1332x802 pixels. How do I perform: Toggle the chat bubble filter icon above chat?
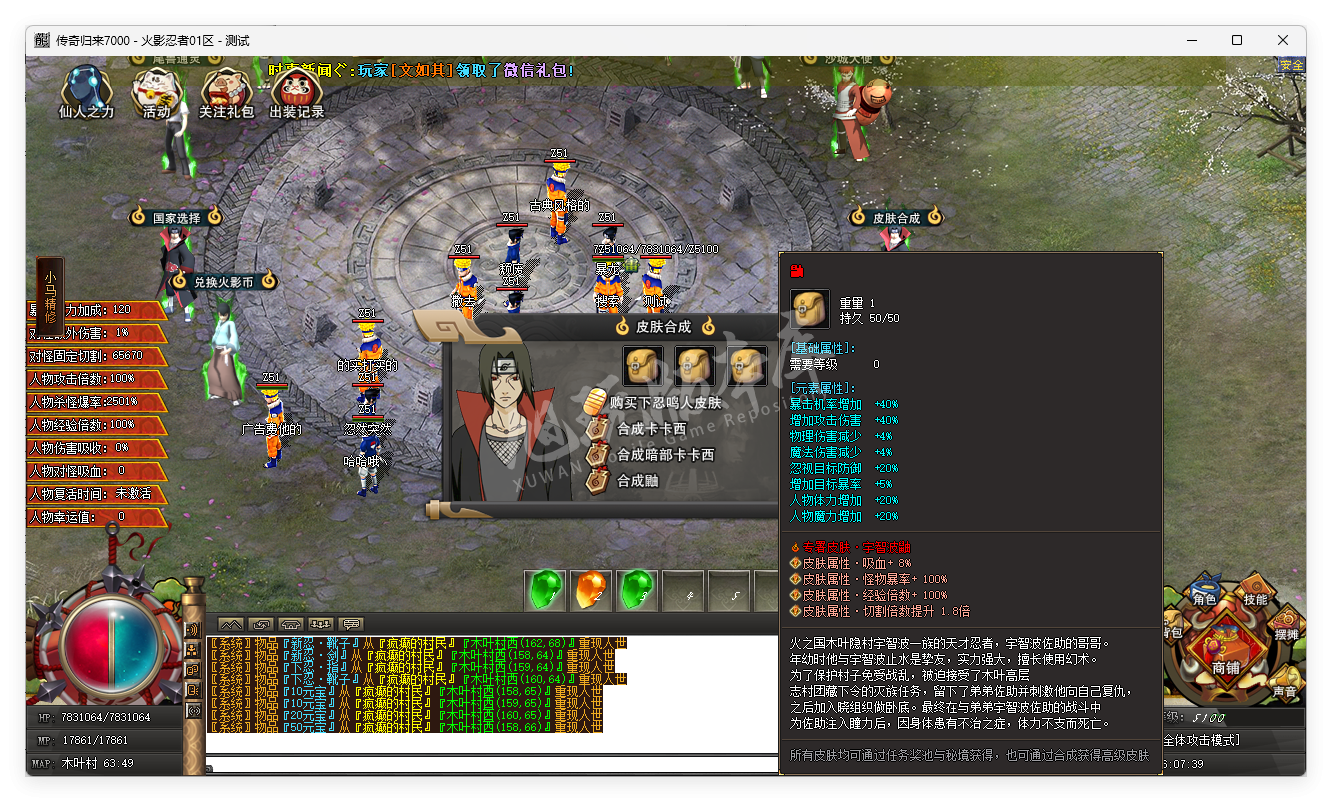350,625
